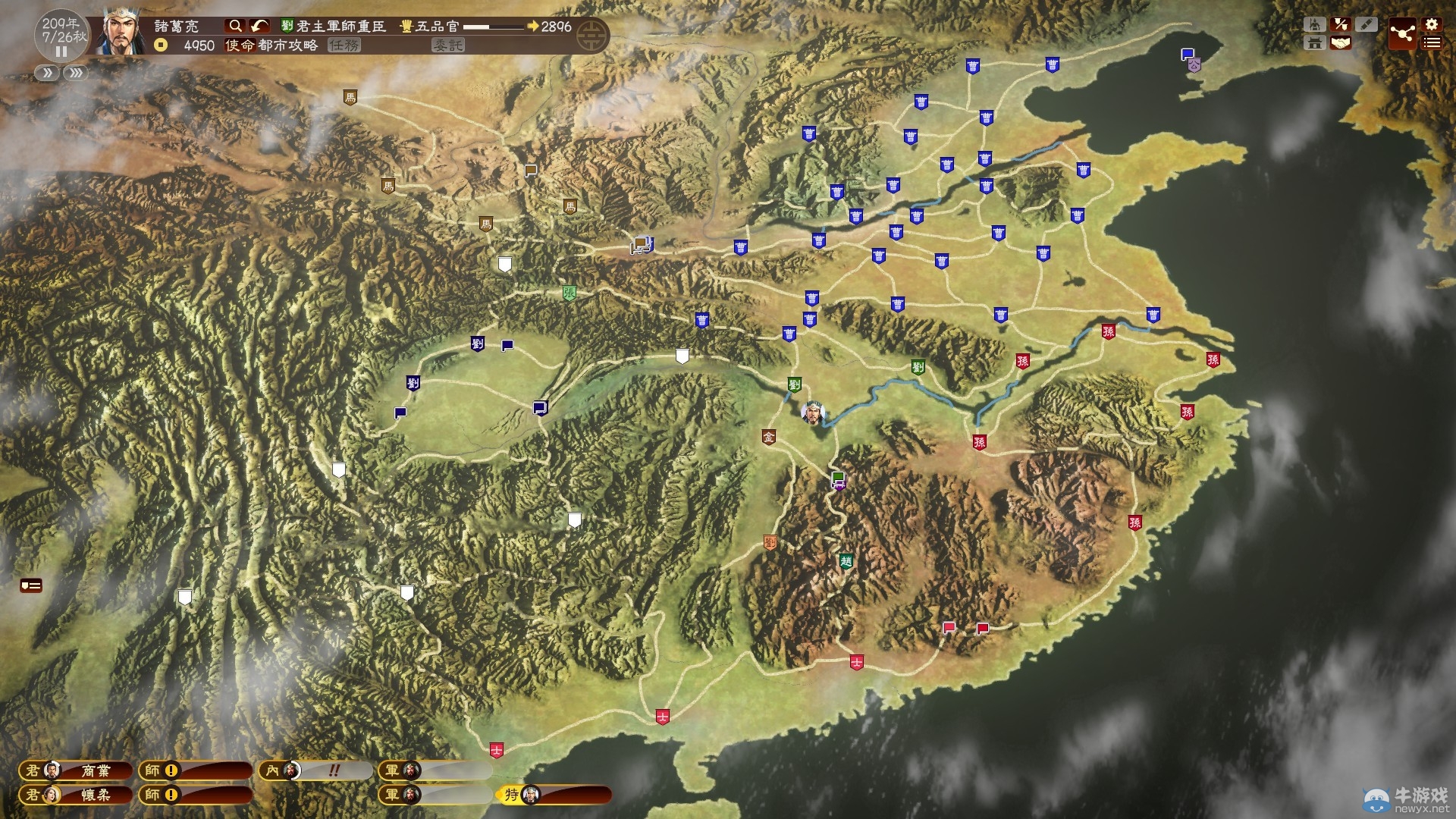Screen dimensions: 1456x819
Task: Click the magnifier search icon beside 諸葛亮
Action: click(x=235, y=25)
